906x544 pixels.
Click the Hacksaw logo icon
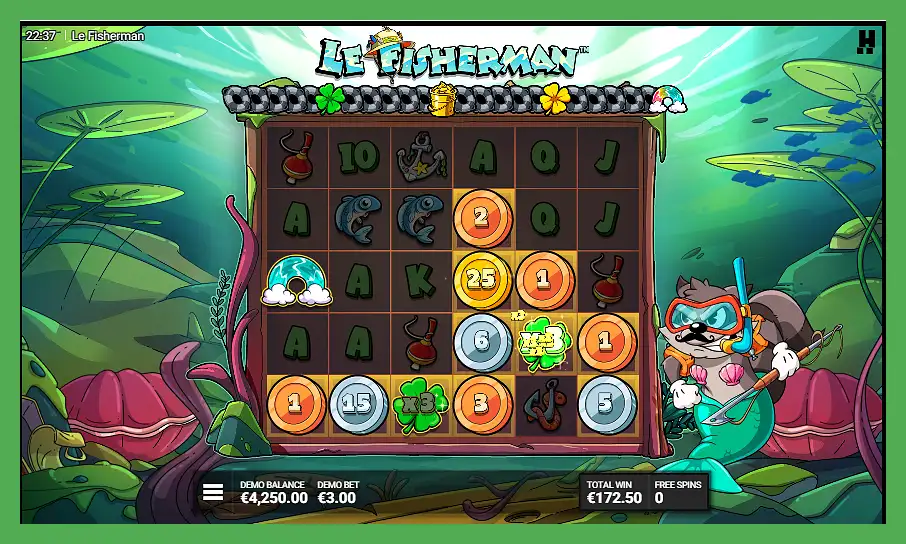point(866,42)
